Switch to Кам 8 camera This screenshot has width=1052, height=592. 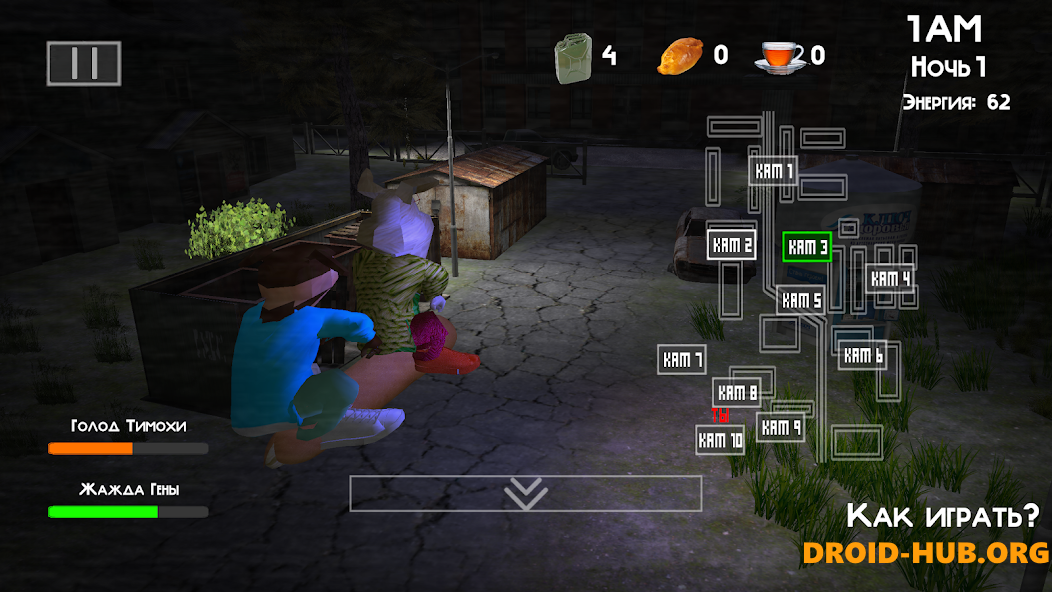coord(737,393)
